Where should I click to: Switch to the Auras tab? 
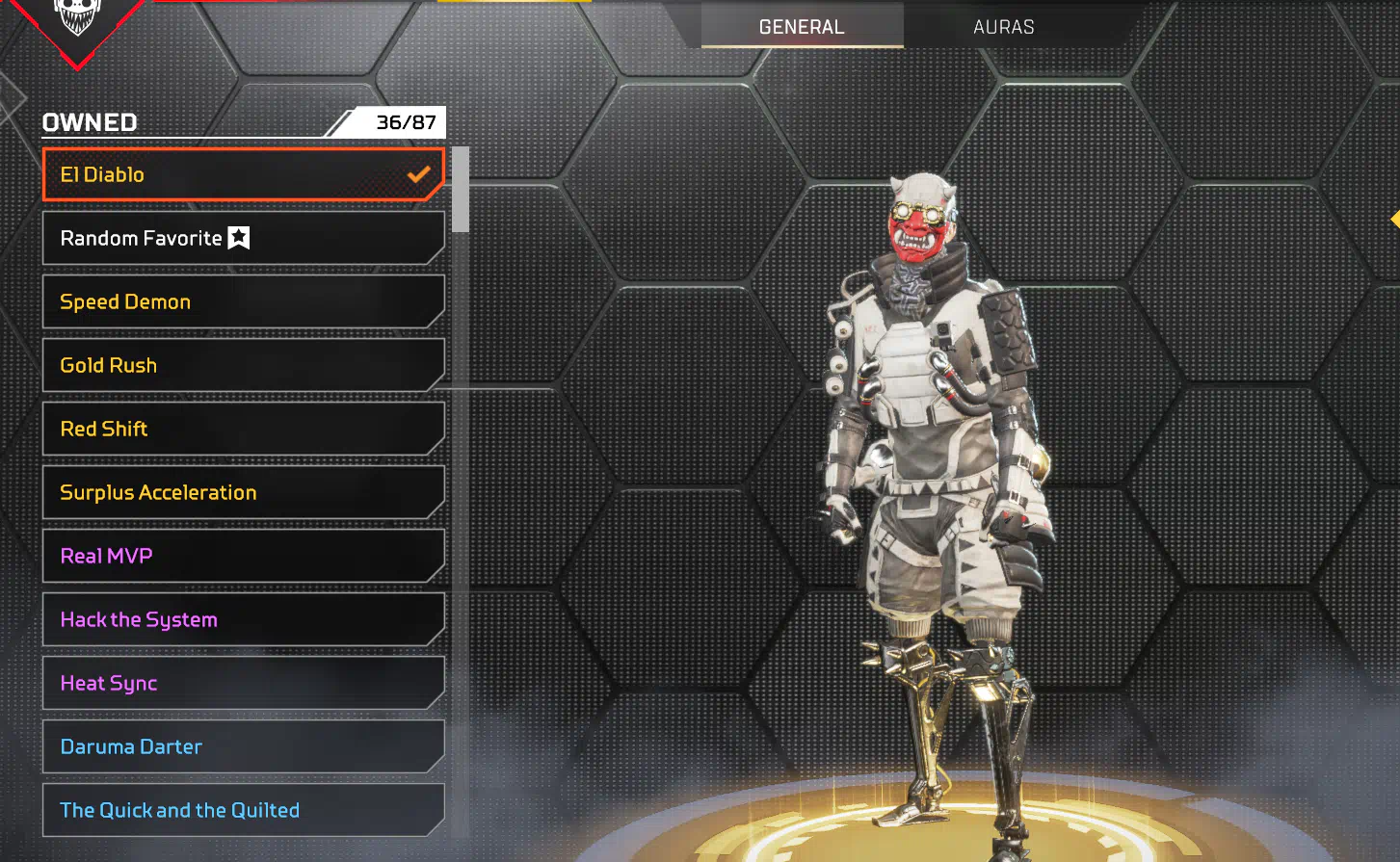pyautogui.click(x=1003, y=27)
